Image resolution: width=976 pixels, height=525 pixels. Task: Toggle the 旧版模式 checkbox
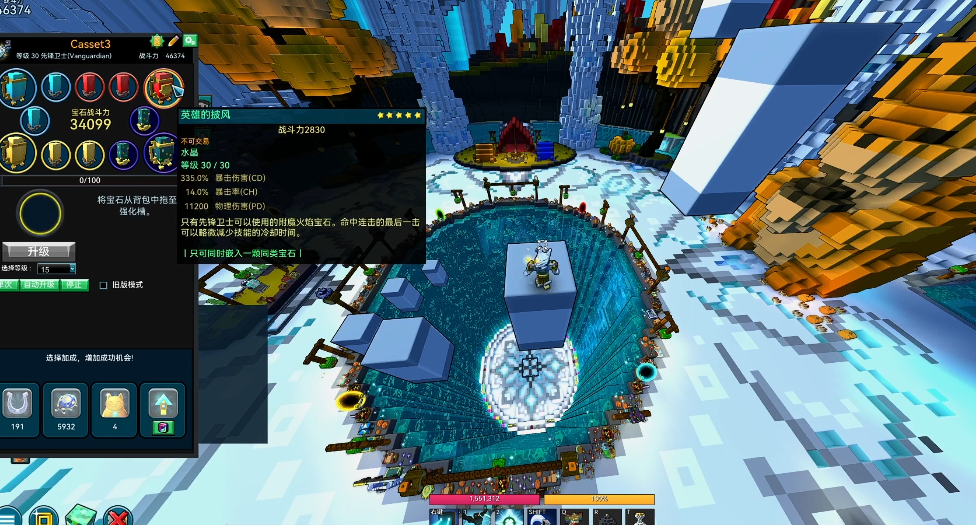tap(103, 285)
